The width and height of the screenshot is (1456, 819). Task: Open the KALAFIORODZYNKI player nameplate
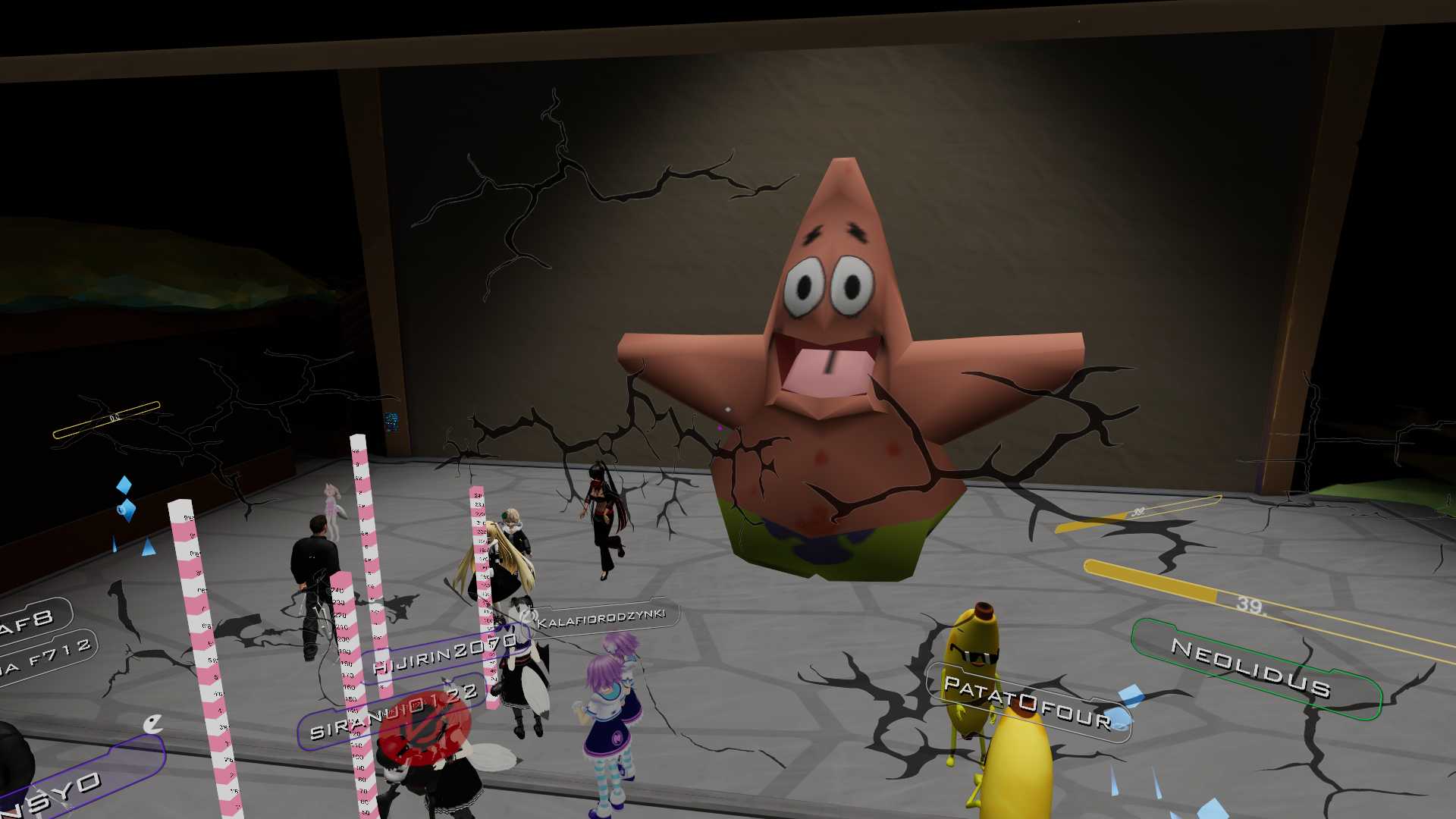click(x=599, y=616)
